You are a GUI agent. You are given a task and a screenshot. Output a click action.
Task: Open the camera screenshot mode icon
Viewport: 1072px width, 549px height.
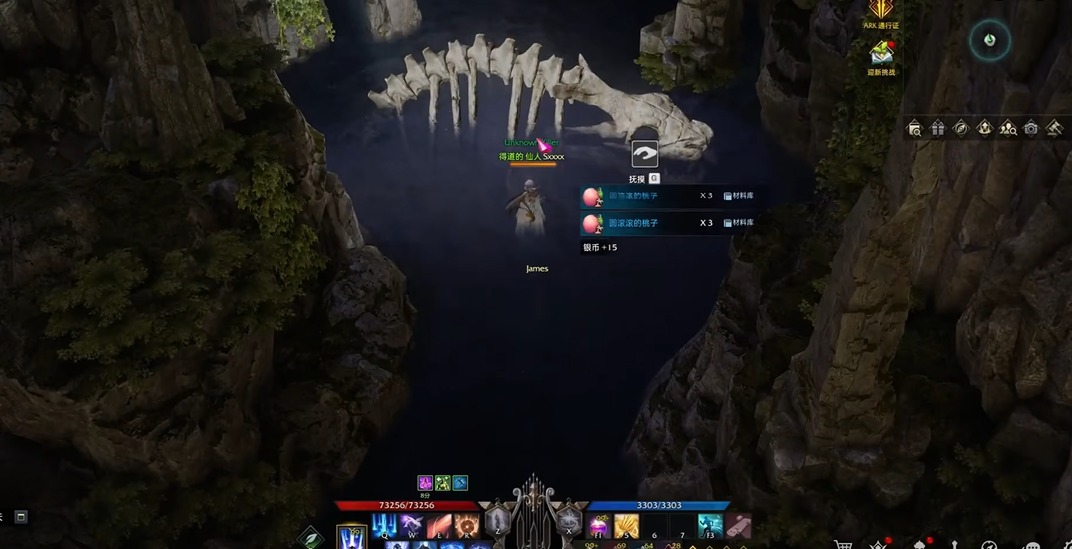point(1031,128)
